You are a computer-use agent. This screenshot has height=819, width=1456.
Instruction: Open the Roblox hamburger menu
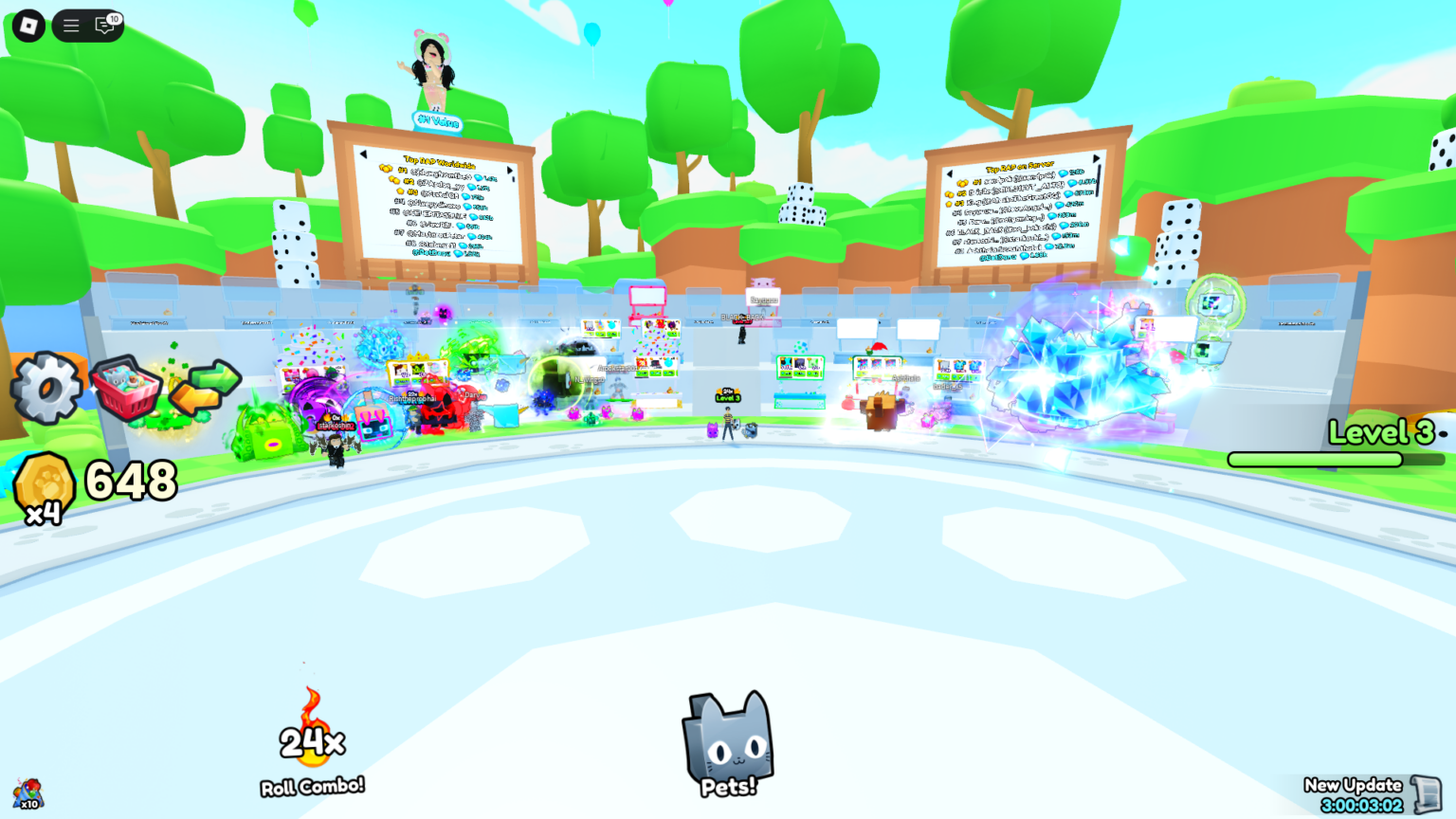[70, 26]
